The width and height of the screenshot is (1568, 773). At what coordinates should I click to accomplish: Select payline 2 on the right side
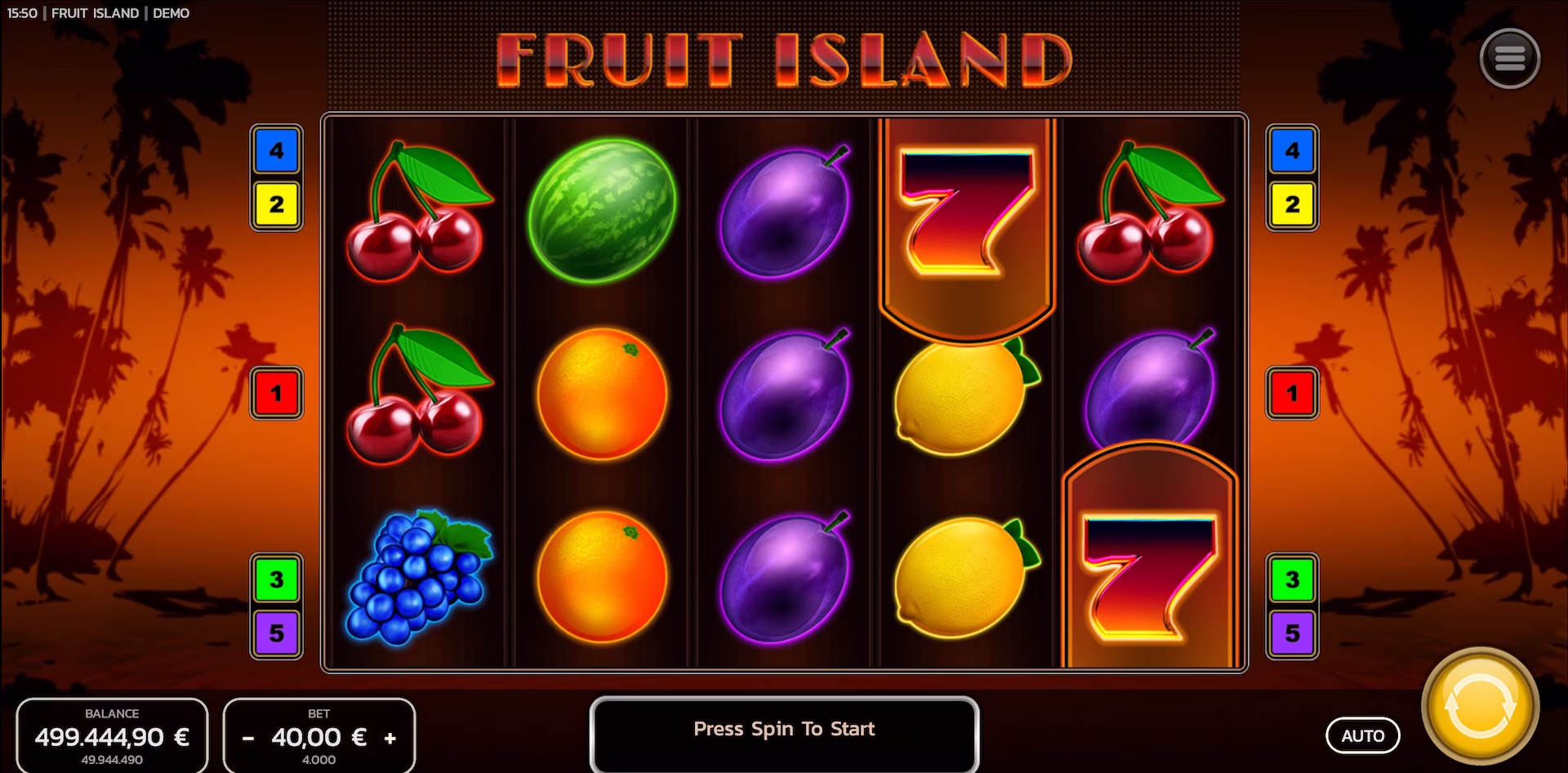click(1293, 203)
